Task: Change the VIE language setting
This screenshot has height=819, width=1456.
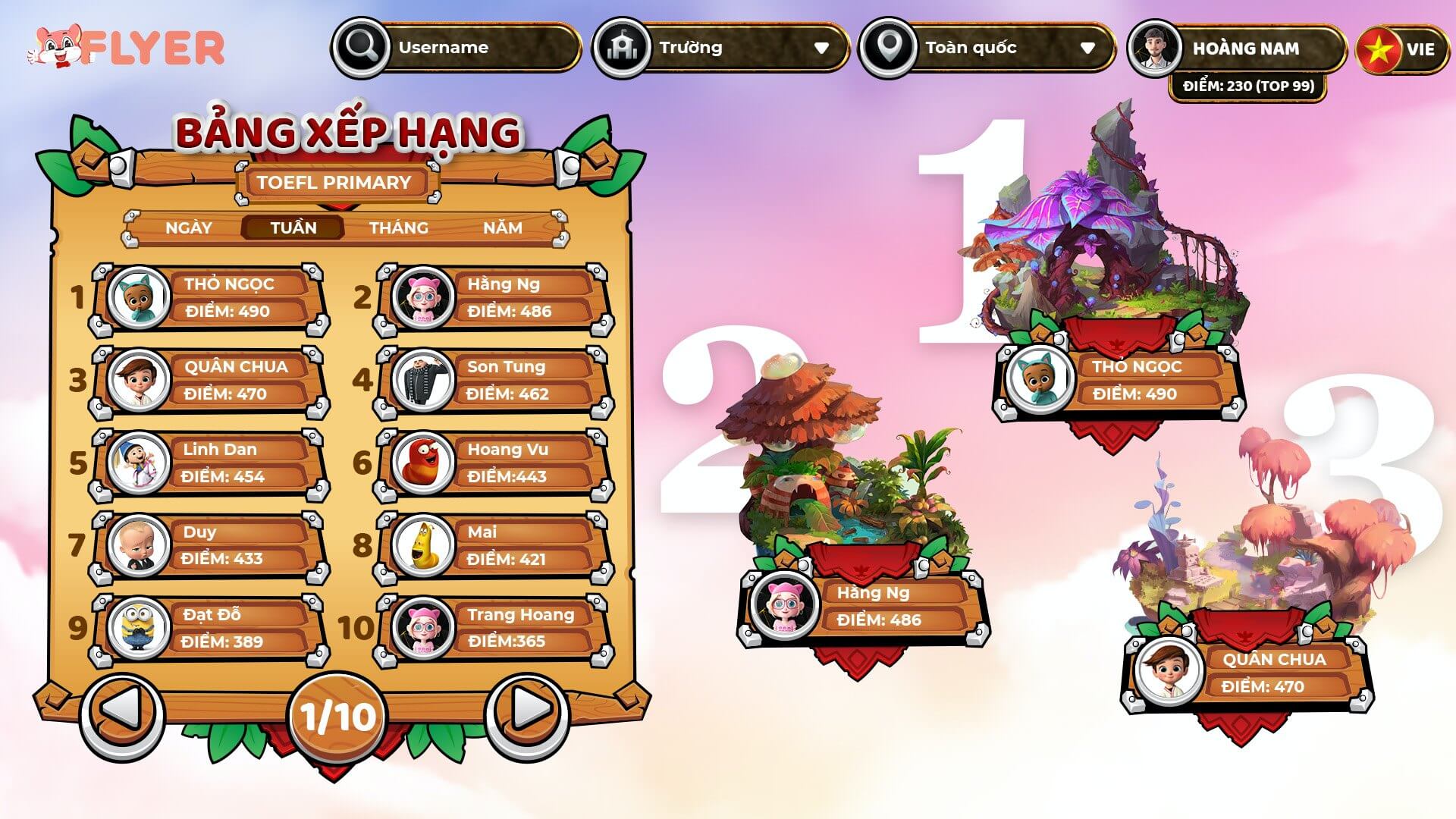Action: [1401, 50]
